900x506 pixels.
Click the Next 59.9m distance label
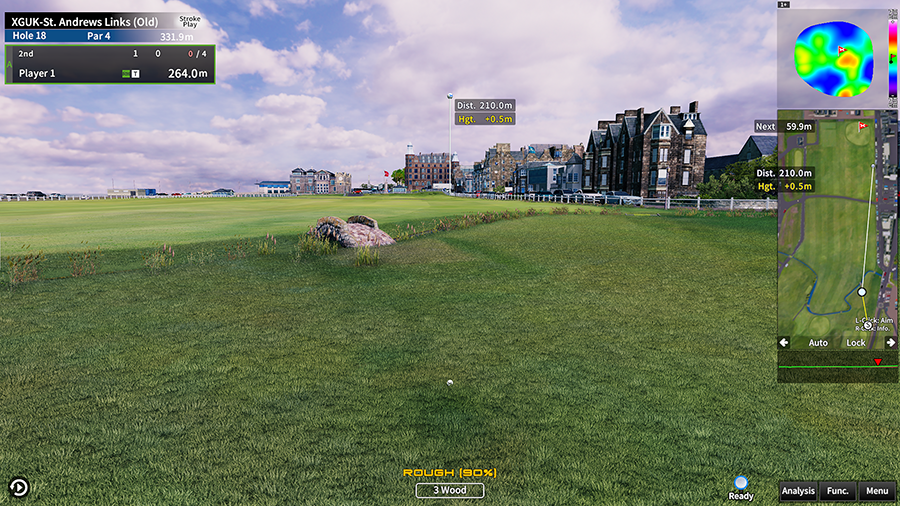point(786,127)
